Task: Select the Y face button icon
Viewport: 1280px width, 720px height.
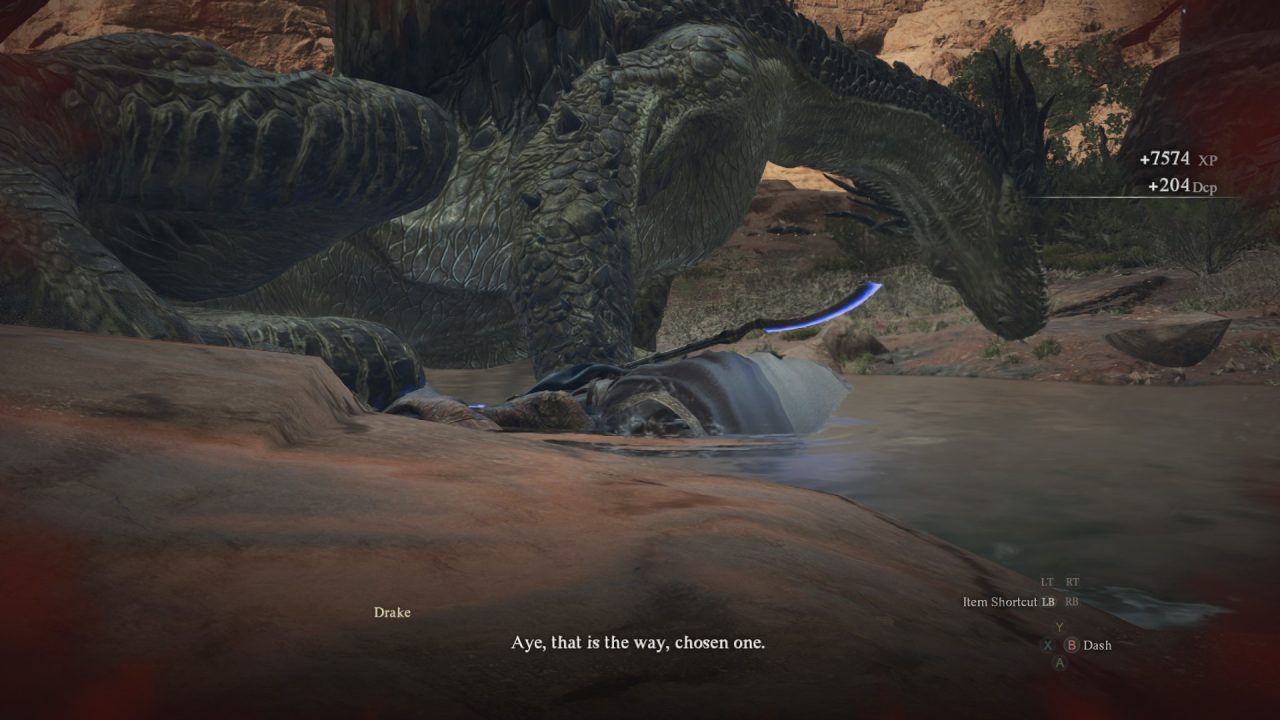Action: [x=1059, y=625]
